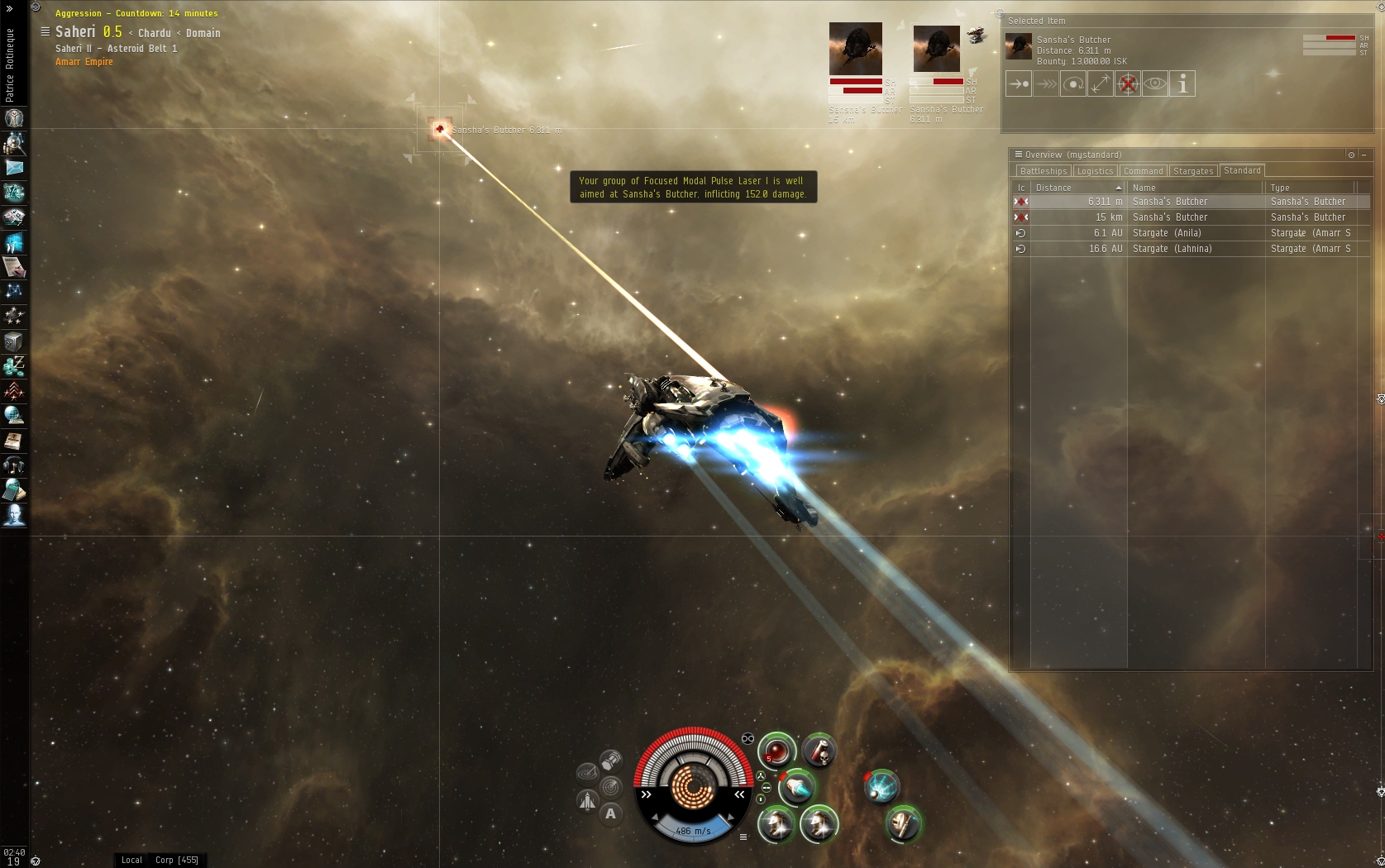Click the Approach button in Selected Item

click(x=1019, y=84)
